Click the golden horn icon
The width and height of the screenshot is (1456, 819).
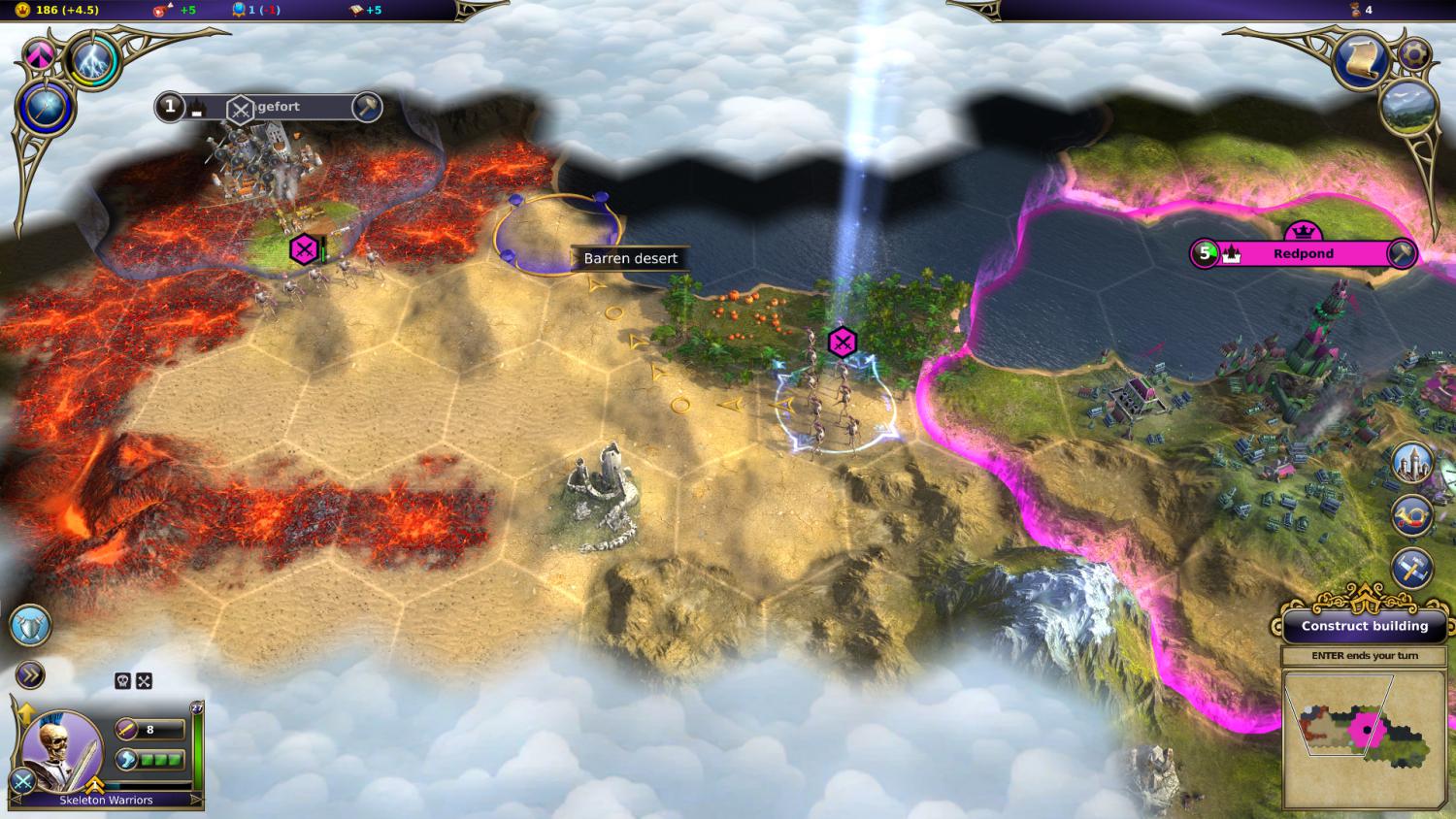[x=1412, y=515]
